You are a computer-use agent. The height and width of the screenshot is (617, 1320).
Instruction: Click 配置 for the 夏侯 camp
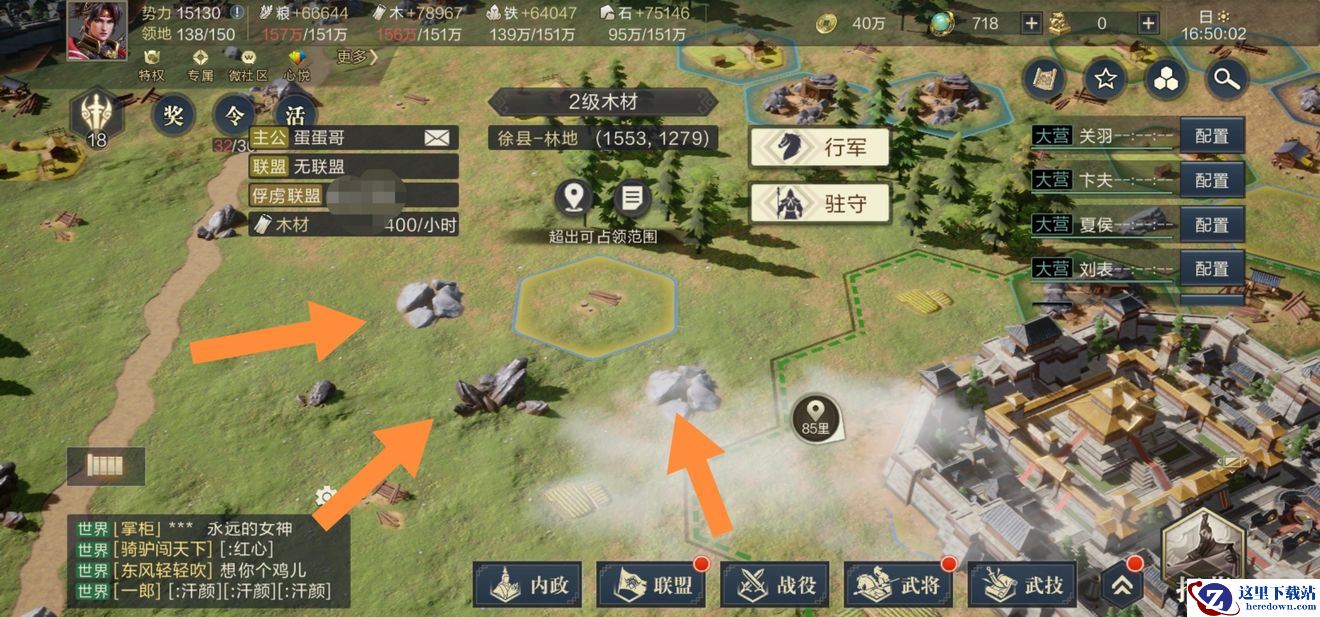click(x=1212, y=225)
